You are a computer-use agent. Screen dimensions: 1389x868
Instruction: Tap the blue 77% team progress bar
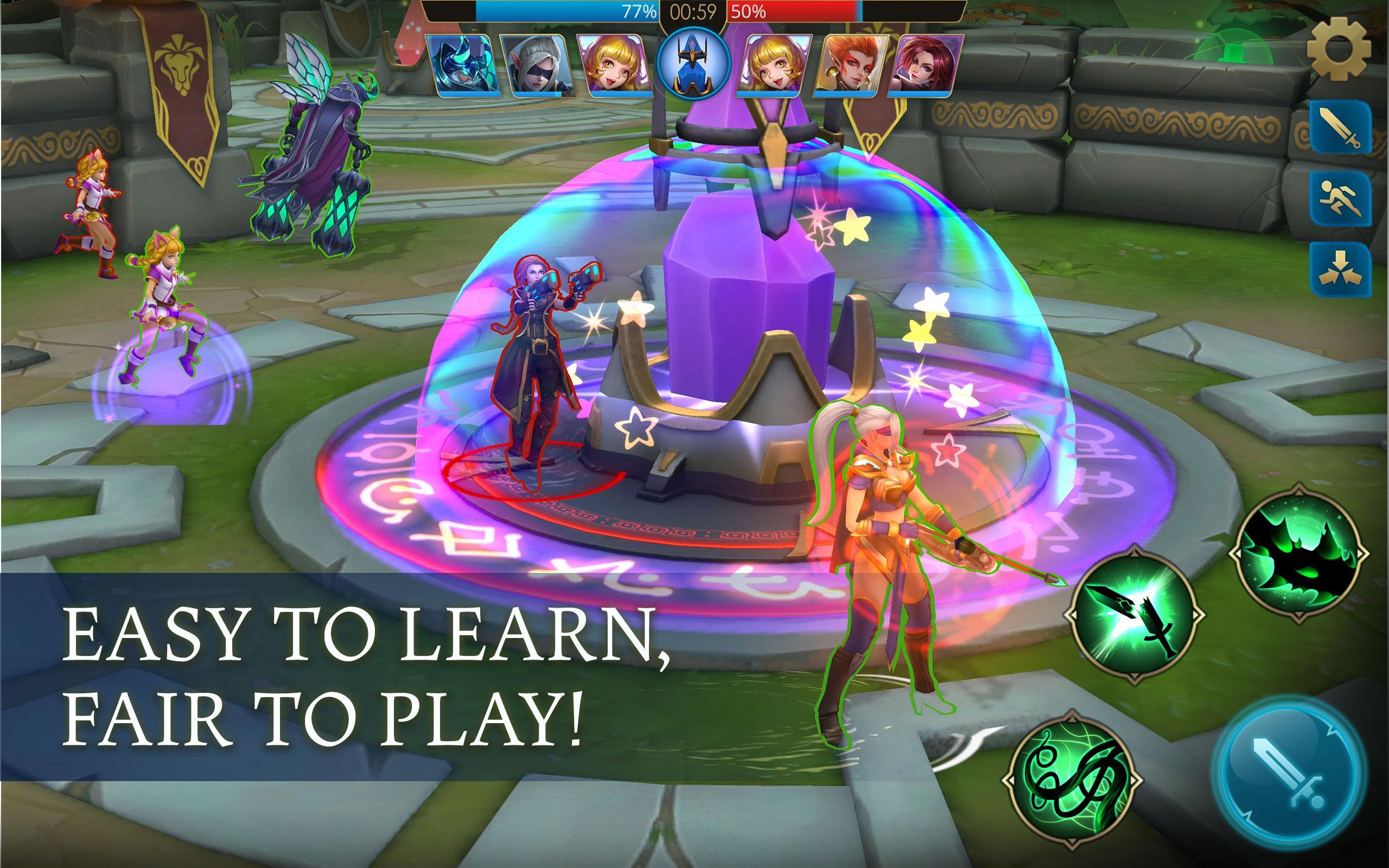click(568, 11)
